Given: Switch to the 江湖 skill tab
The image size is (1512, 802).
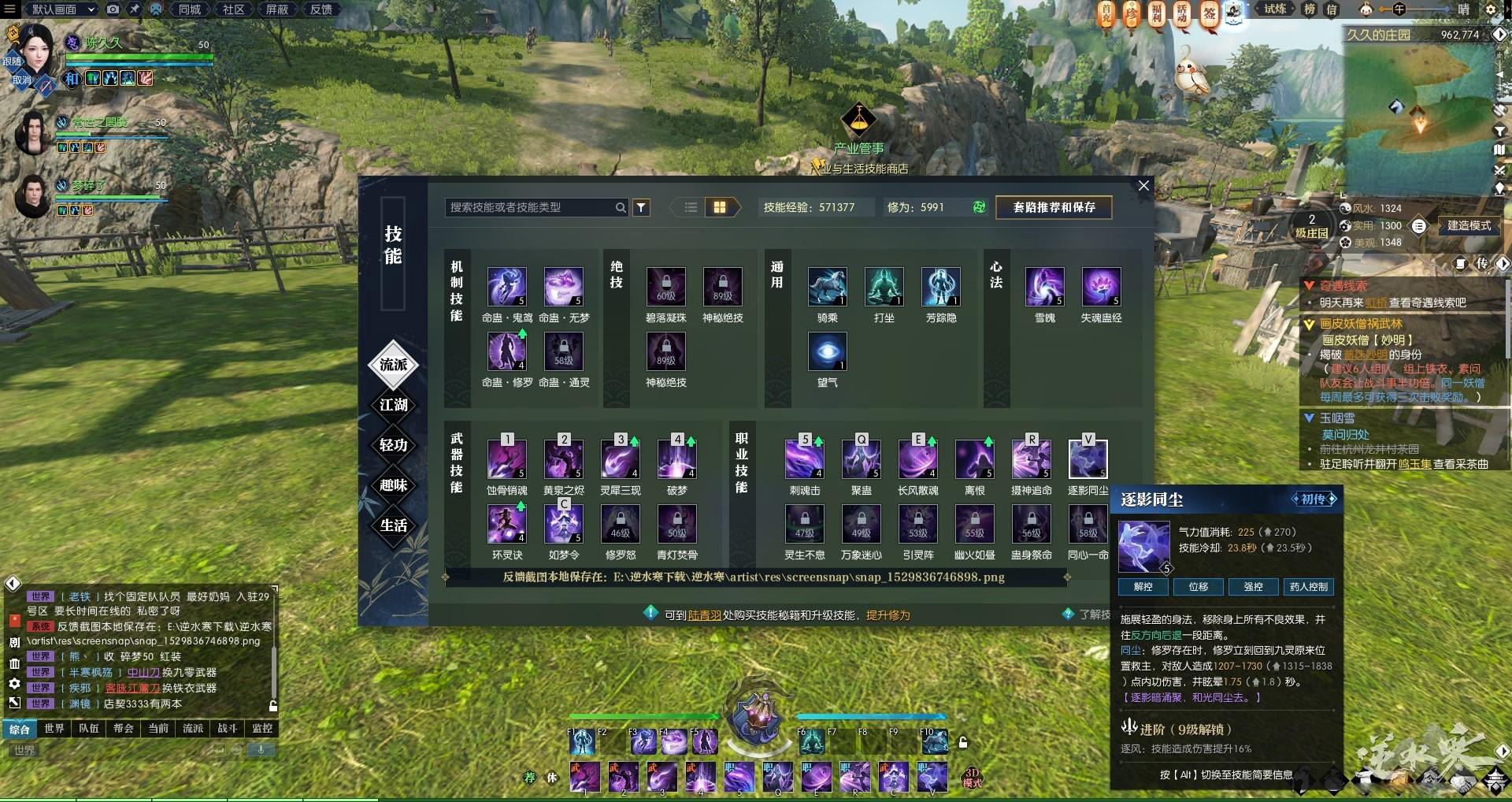Looking at the screenshot, I should click(x=393, y=405).
